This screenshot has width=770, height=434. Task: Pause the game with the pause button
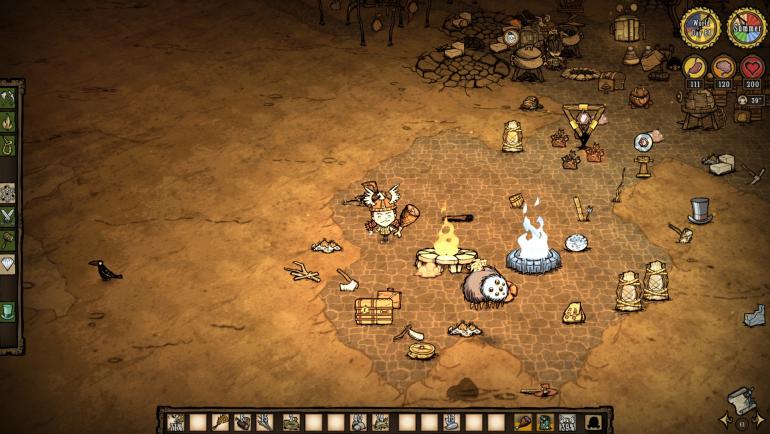tap(742, 424)
